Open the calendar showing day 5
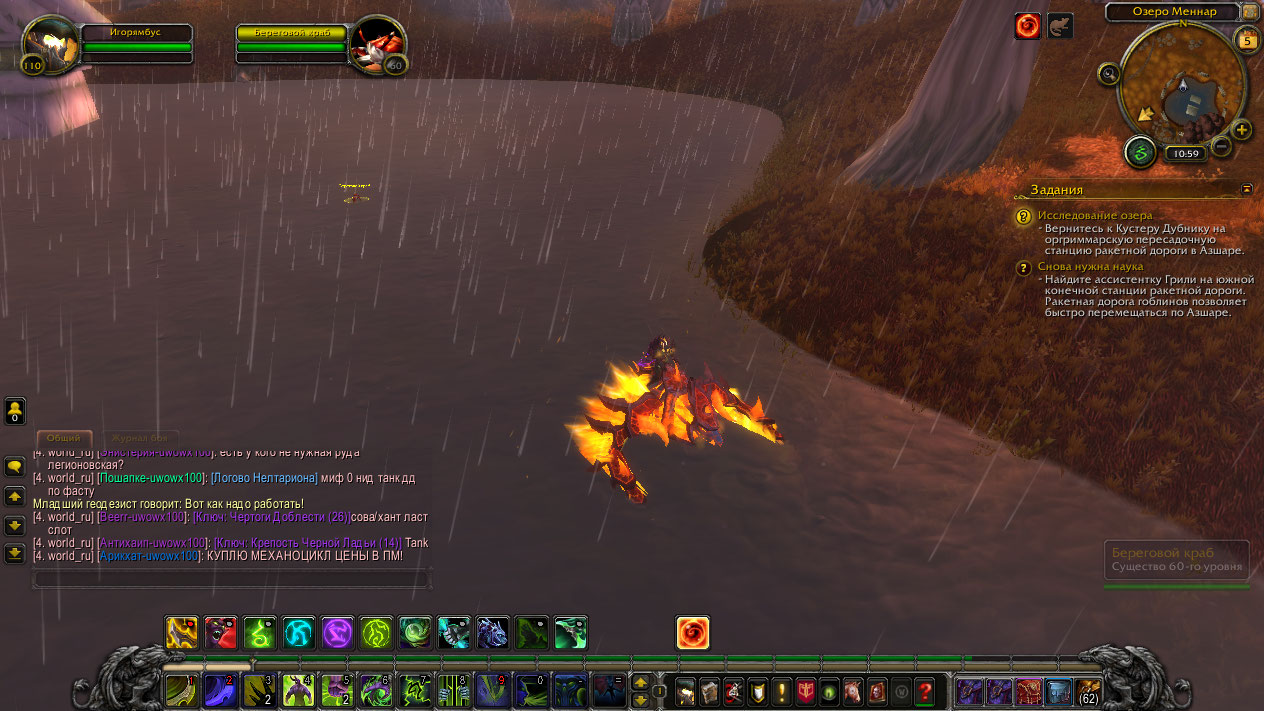 click(1246, 40)
